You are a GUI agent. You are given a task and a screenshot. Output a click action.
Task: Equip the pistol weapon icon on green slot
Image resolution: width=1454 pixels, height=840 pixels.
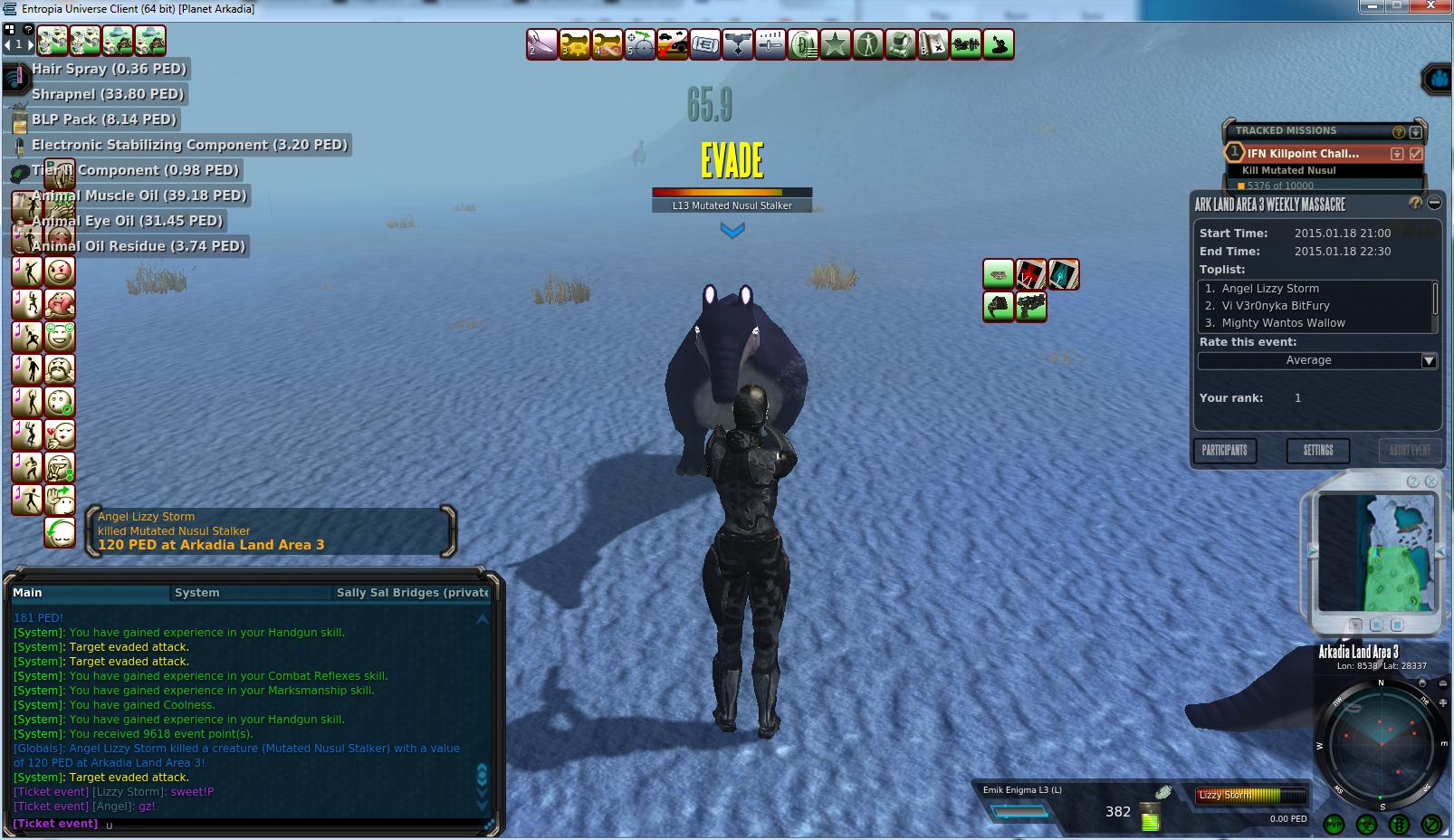coord(1030,307)
